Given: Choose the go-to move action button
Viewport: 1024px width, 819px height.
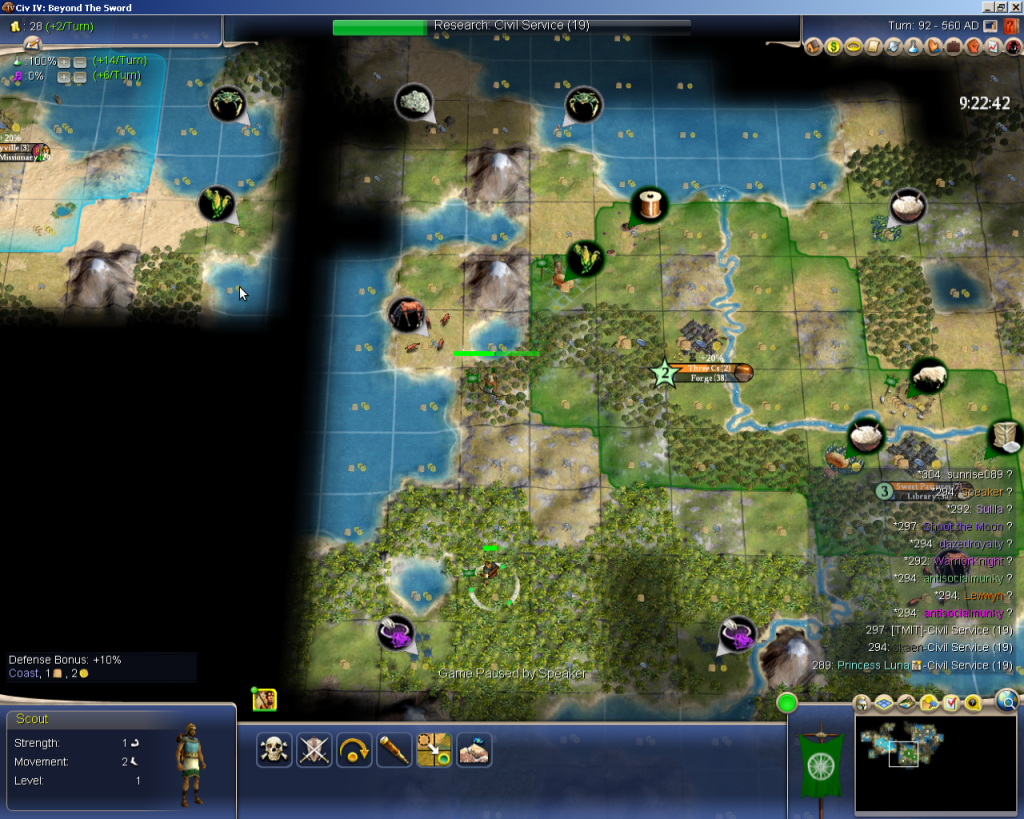Looking at the screenshot, I should click(x=434, y=750).
